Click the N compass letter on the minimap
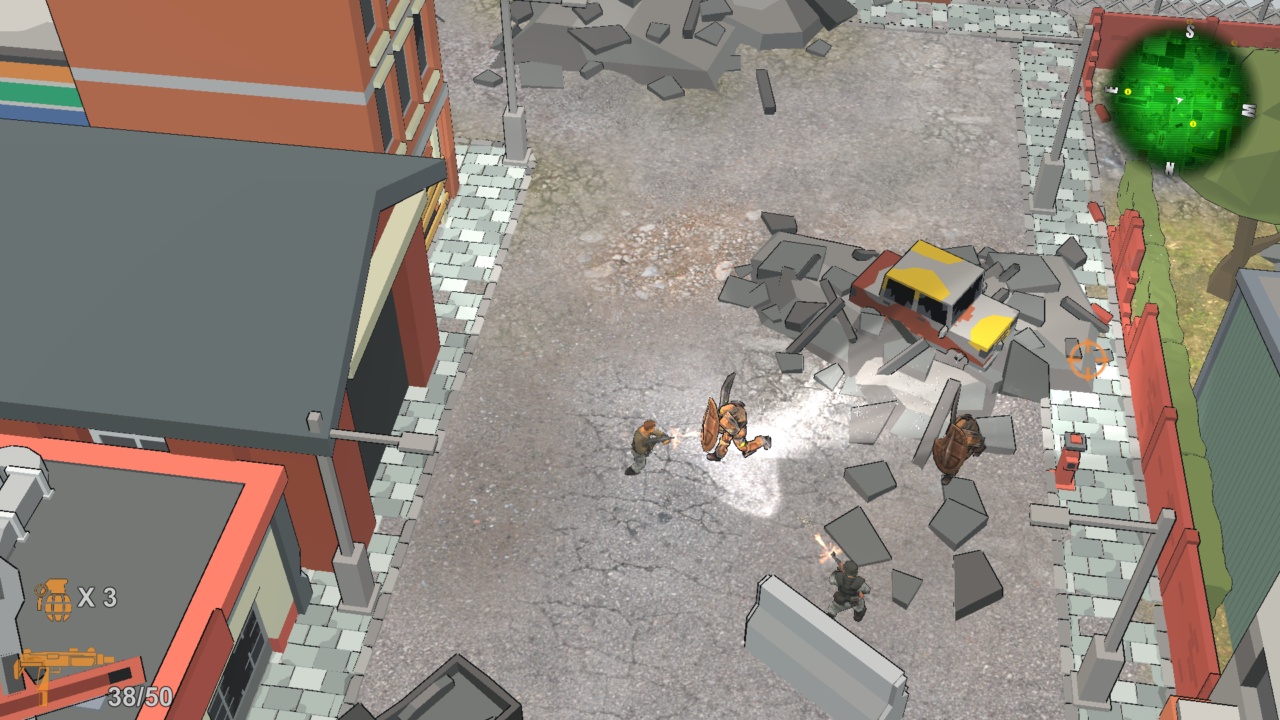This screenshot has height=720, width=1280. [x=1168, y=168]
